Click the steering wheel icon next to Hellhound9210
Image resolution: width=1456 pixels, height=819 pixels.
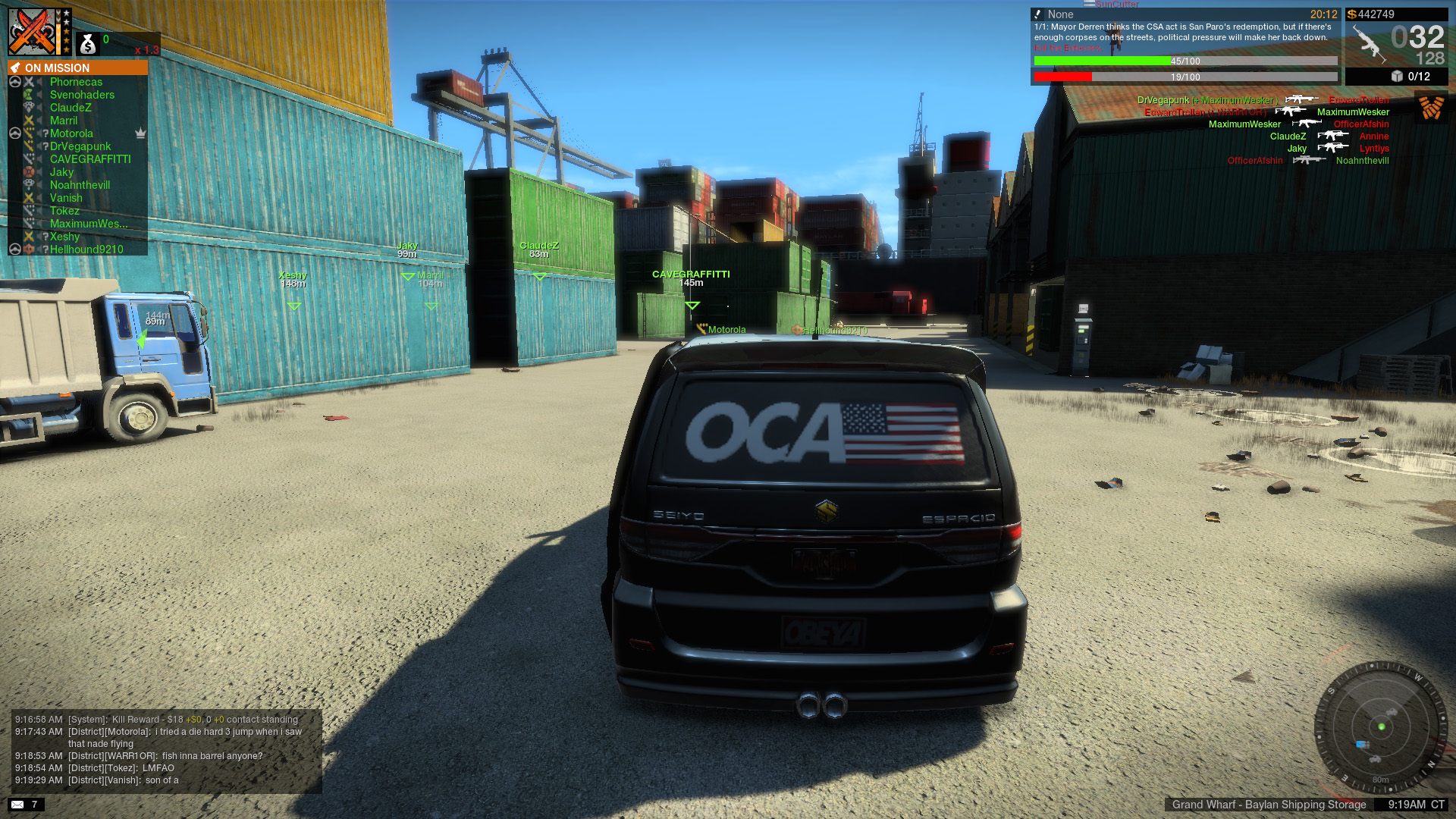point(15,249)
